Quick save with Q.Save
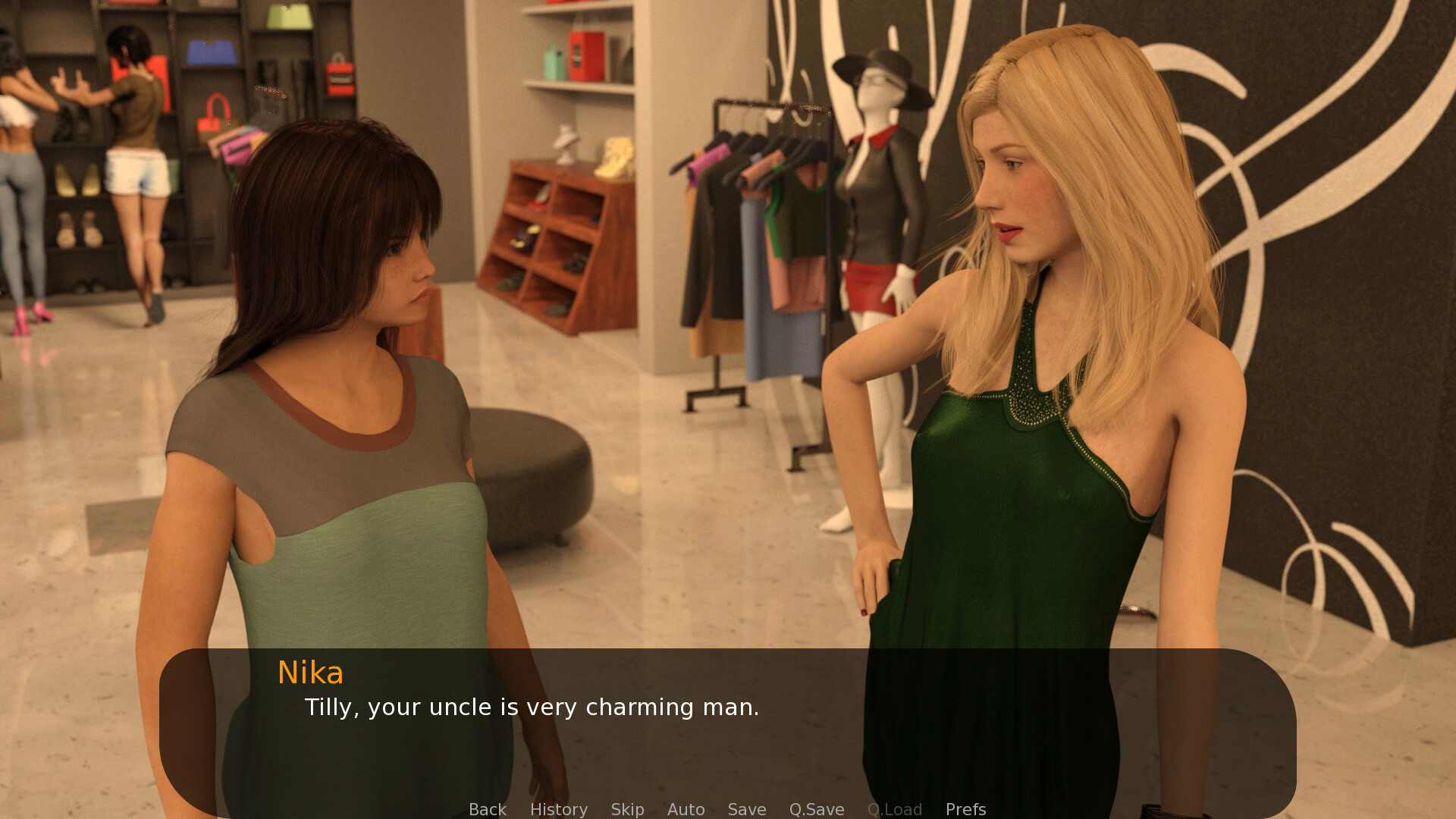 (816, 809)
